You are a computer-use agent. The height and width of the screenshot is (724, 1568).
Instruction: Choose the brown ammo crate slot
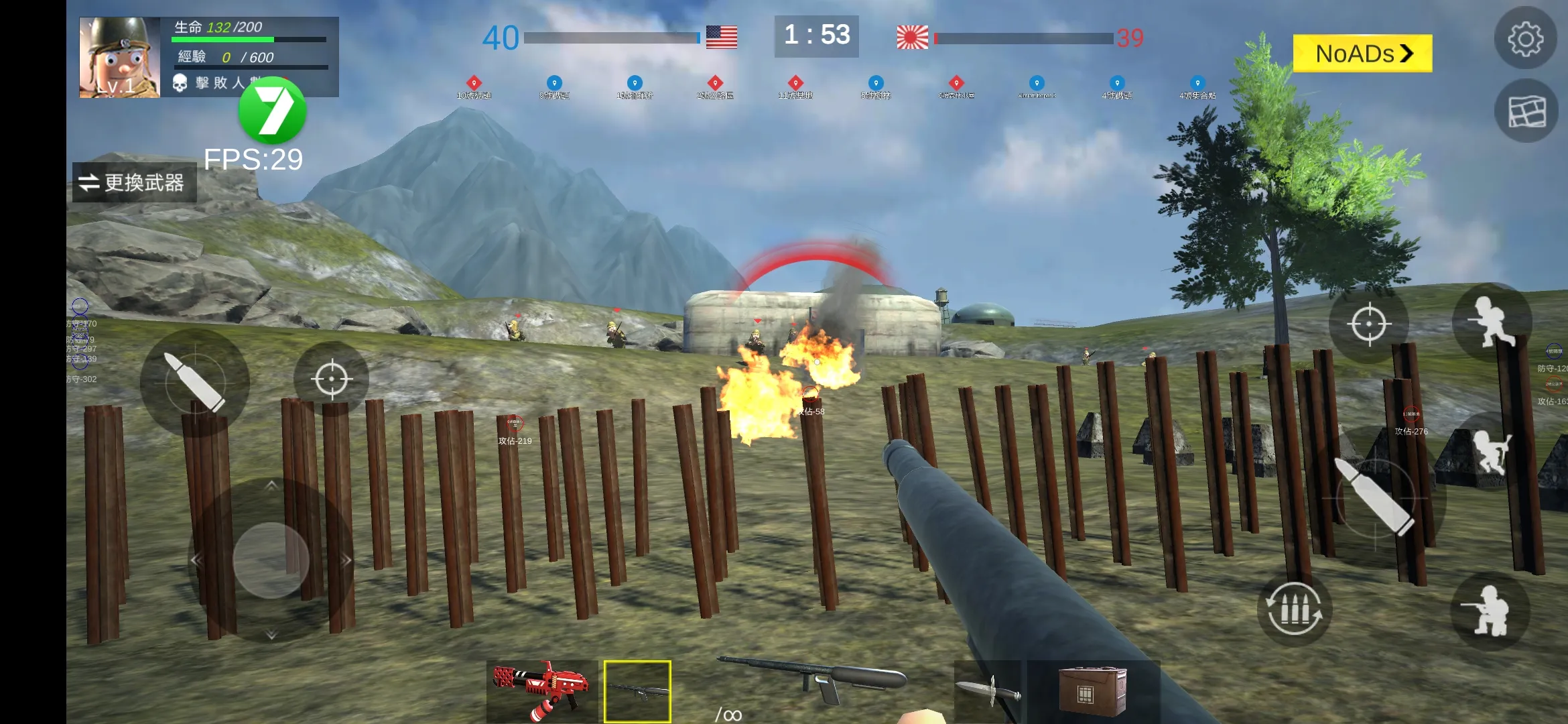tap(1092, 690)
